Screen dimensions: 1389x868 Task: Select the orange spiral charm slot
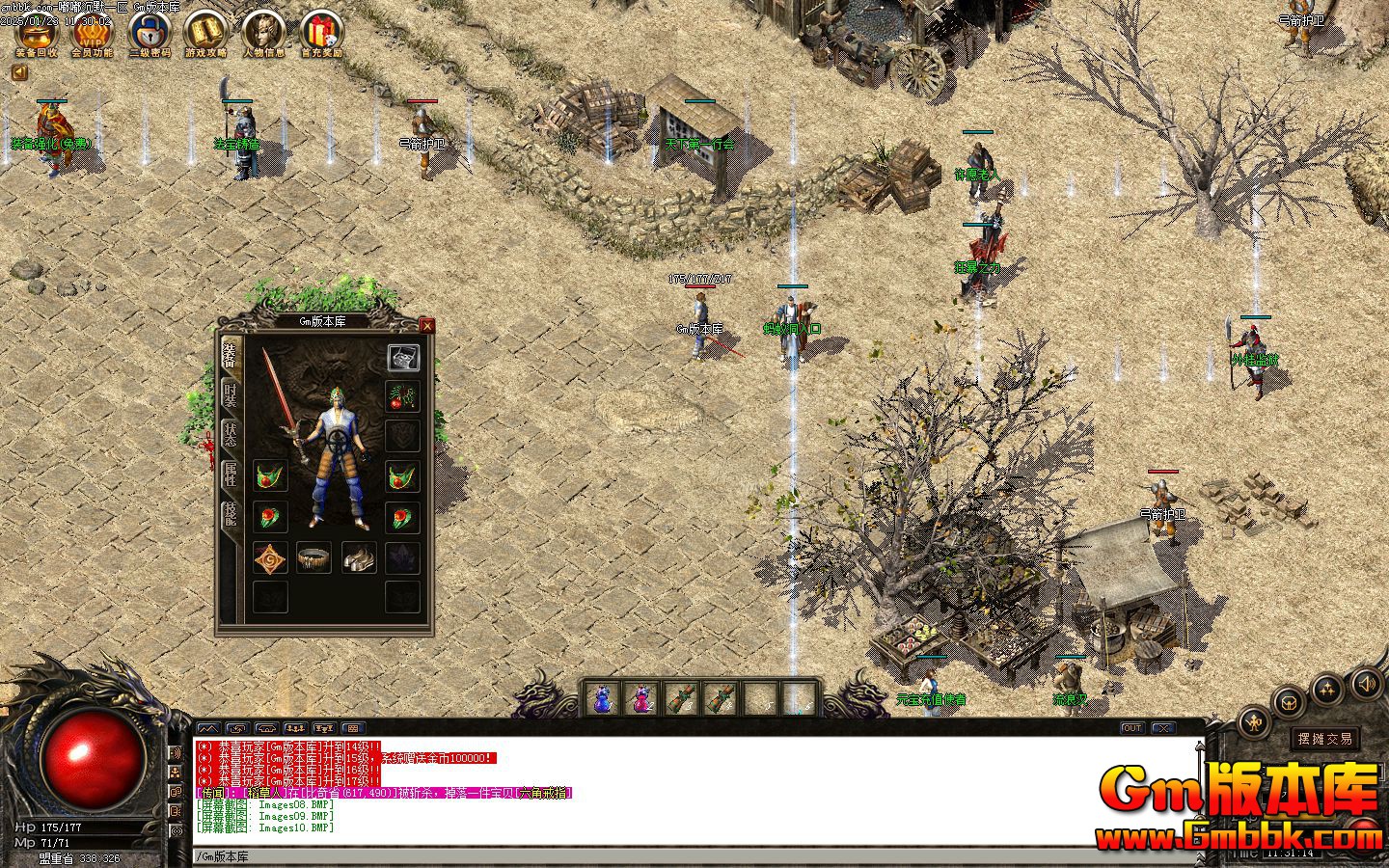click(x=270, y=557)
